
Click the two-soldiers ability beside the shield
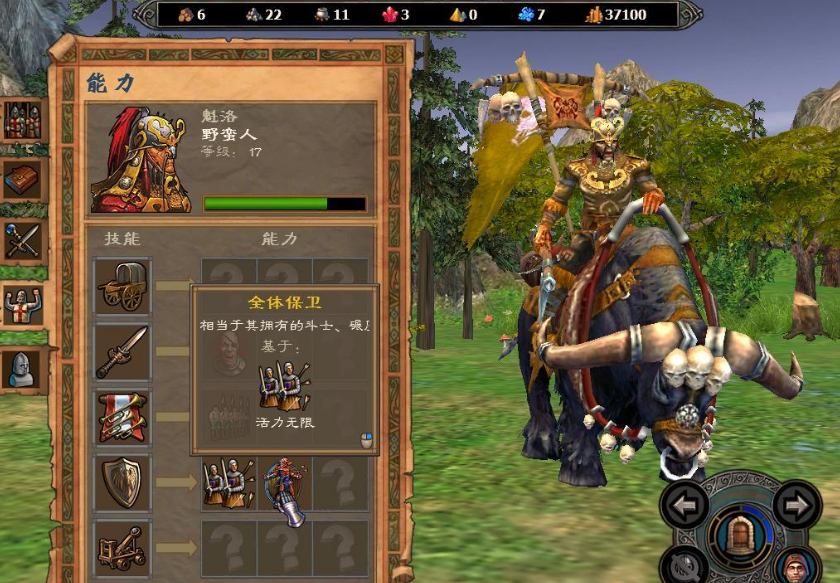point(228,483)
